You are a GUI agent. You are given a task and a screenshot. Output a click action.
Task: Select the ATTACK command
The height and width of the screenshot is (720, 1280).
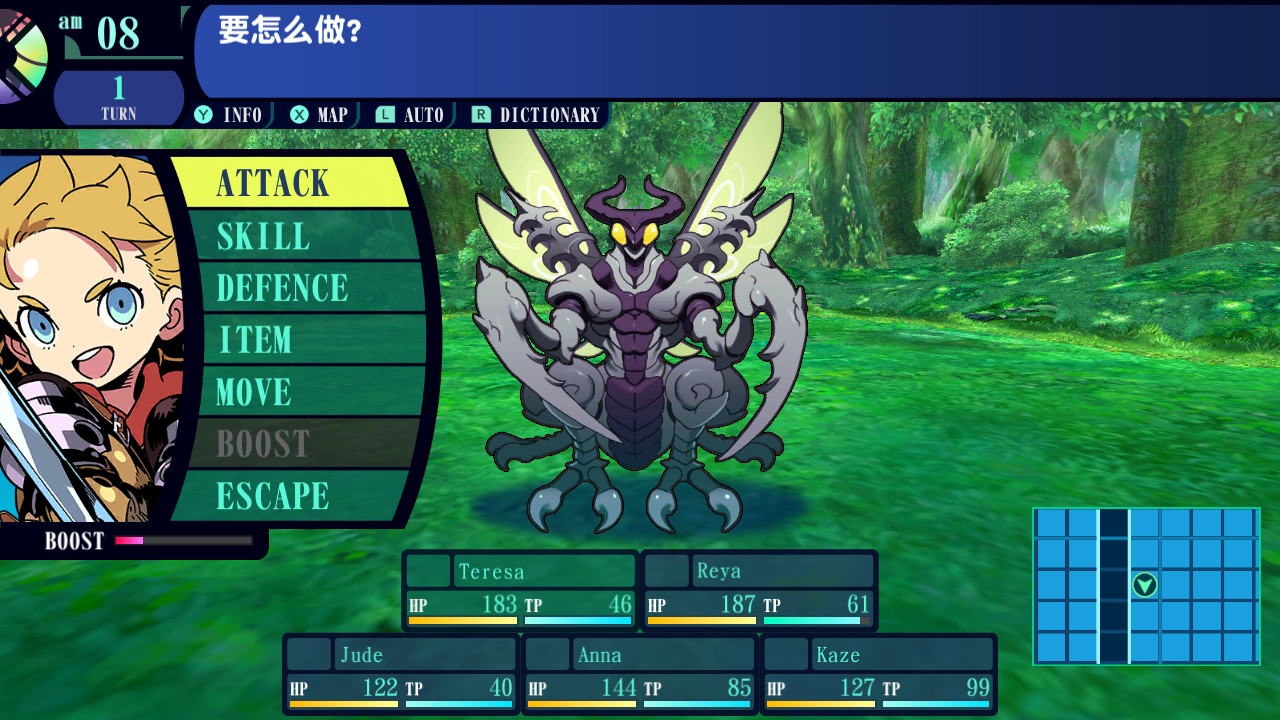(290, 183)
